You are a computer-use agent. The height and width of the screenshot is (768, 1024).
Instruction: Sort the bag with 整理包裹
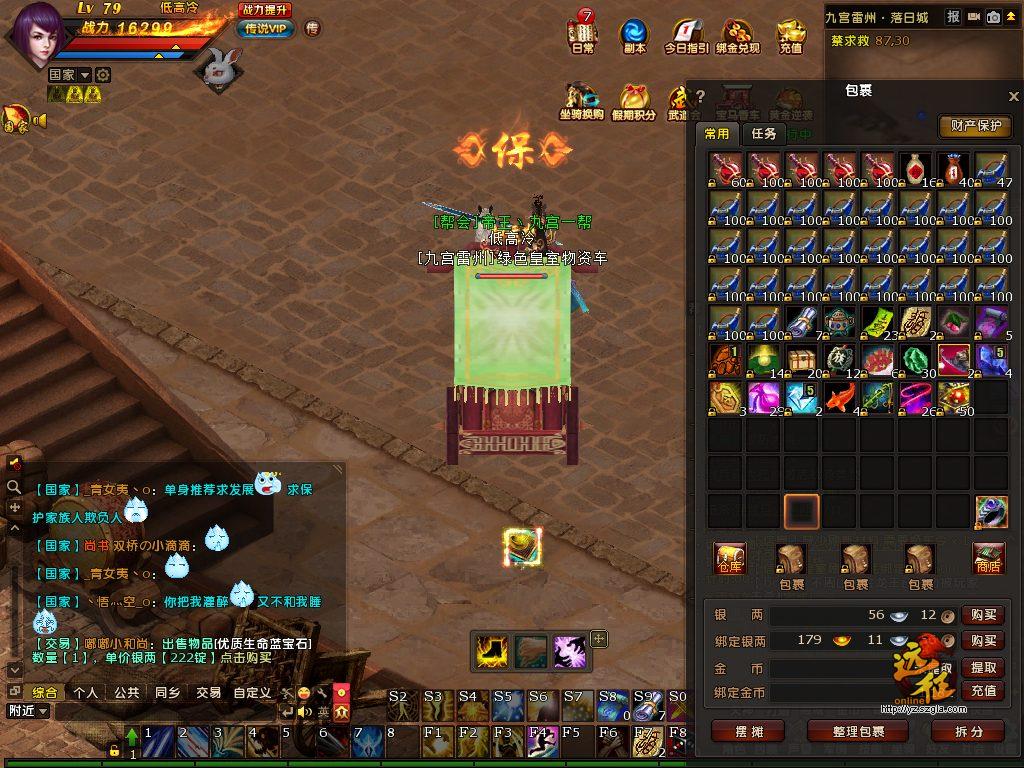(857, 731)
